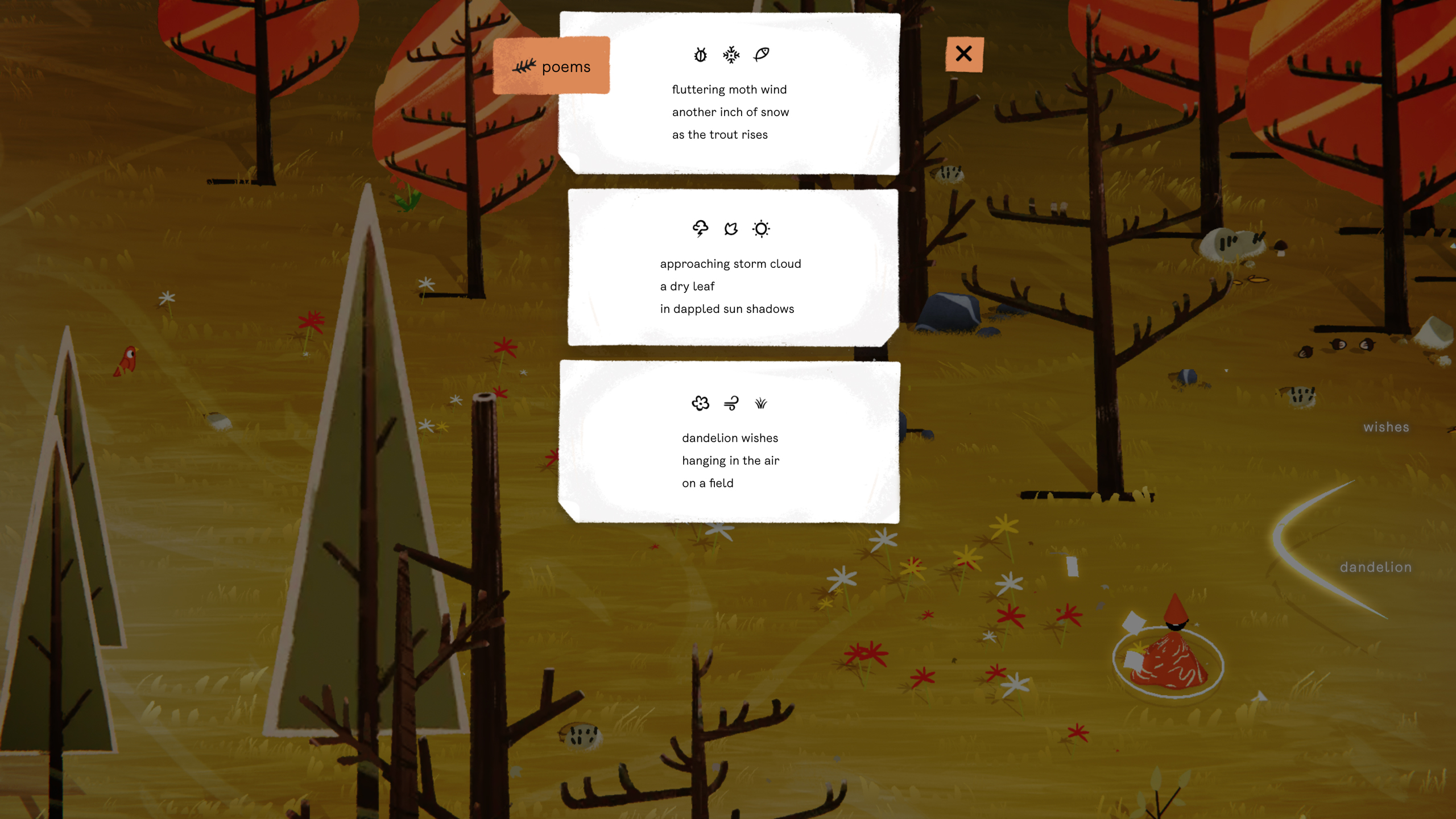
Task: Click the sun icon above 'approaching storm cloud'
Action: 761,229
